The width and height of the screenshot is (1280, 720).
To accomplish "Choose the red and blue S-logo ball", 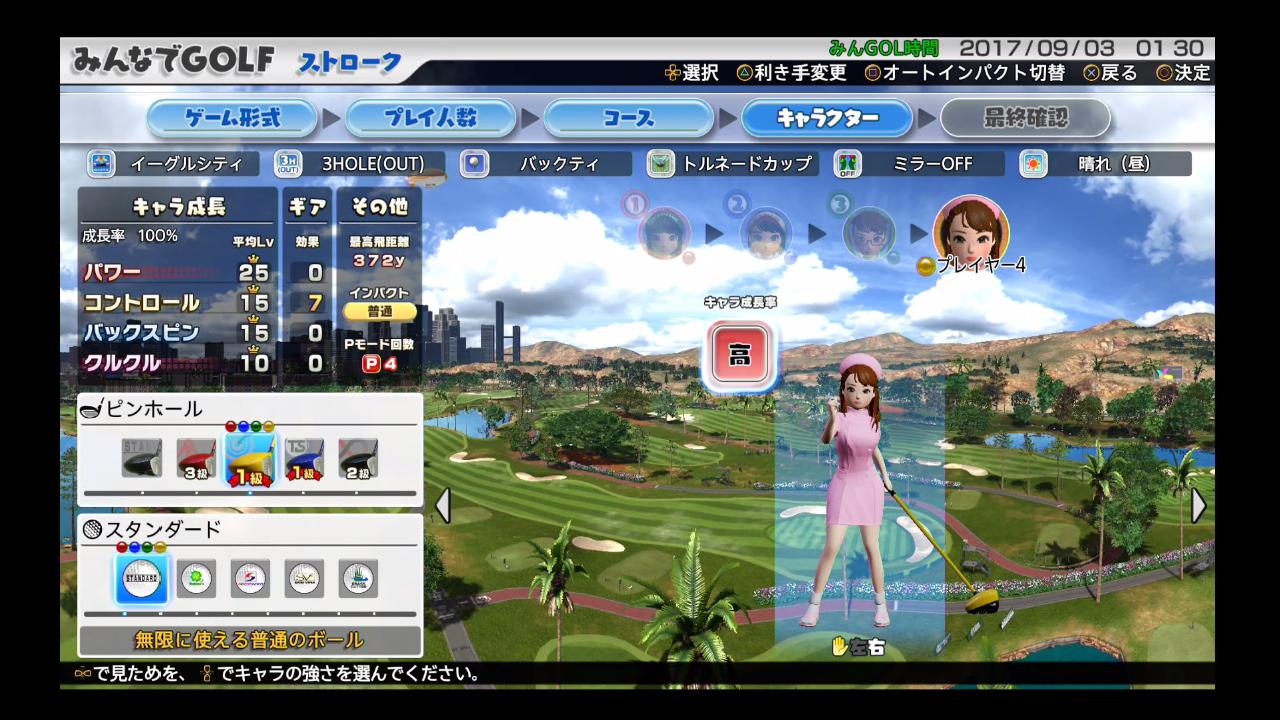I will tap(250, 579).
